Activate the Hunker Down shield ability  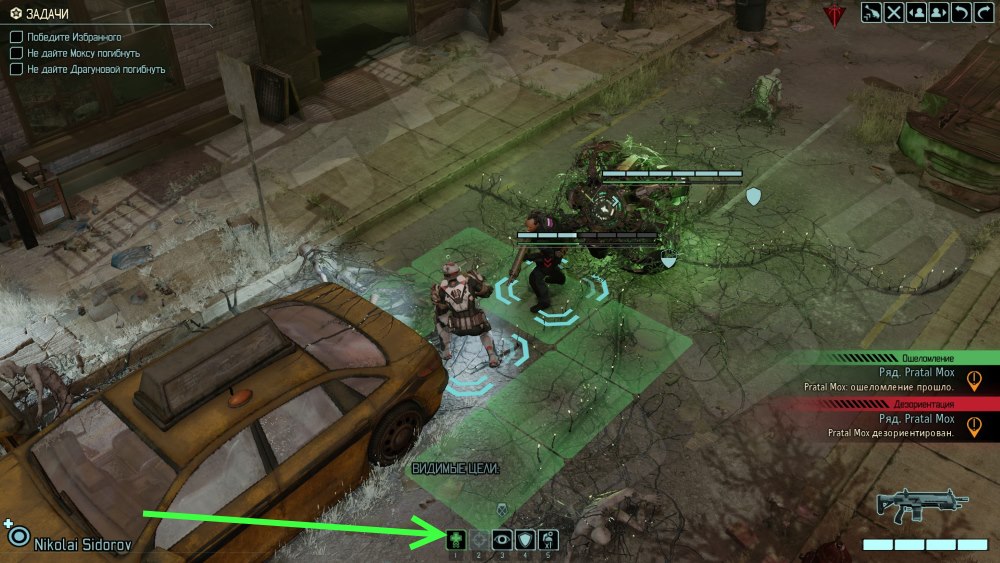(525, 539)
